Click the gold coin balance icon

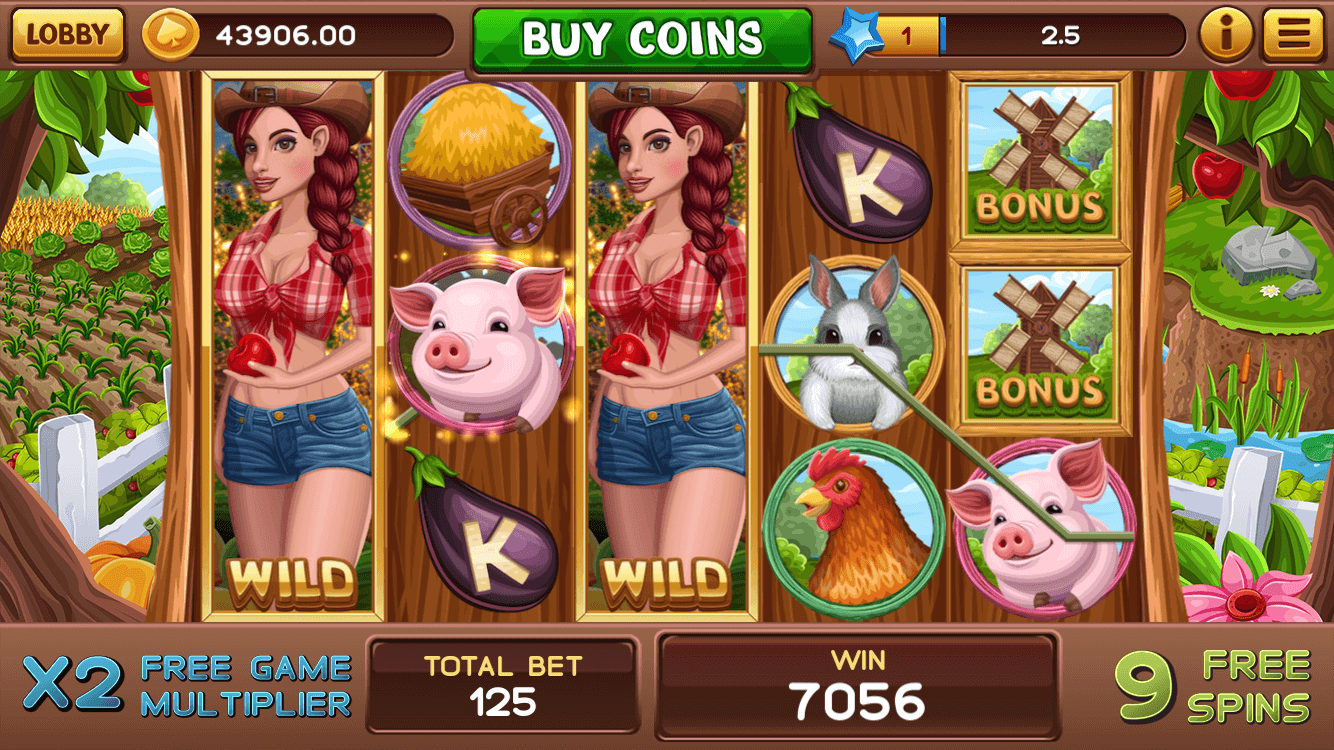pos(171,36)
